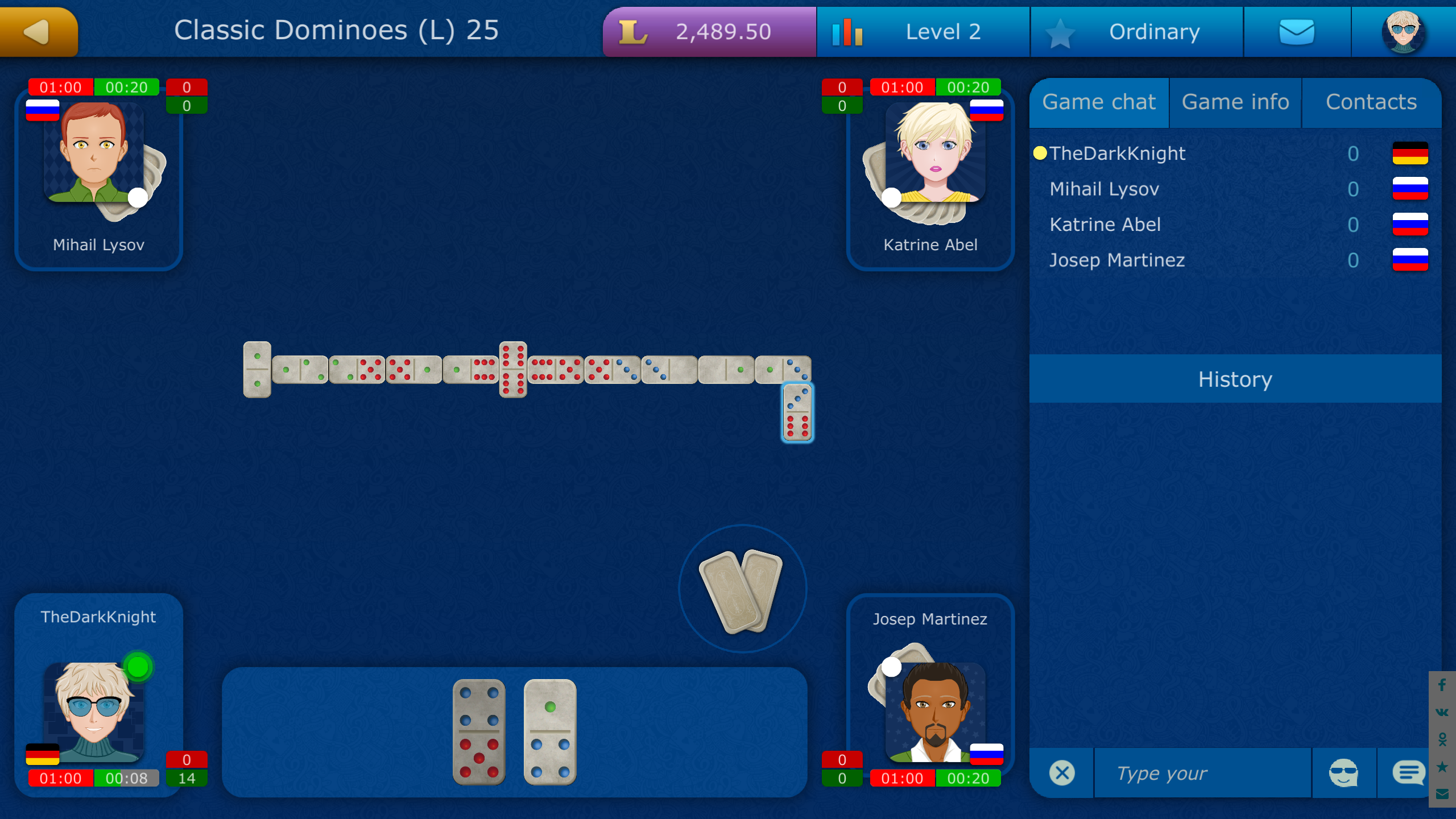Open the mail envelope in the top bar
This screenshot has width=1456, height=819.
point(1297,31)
